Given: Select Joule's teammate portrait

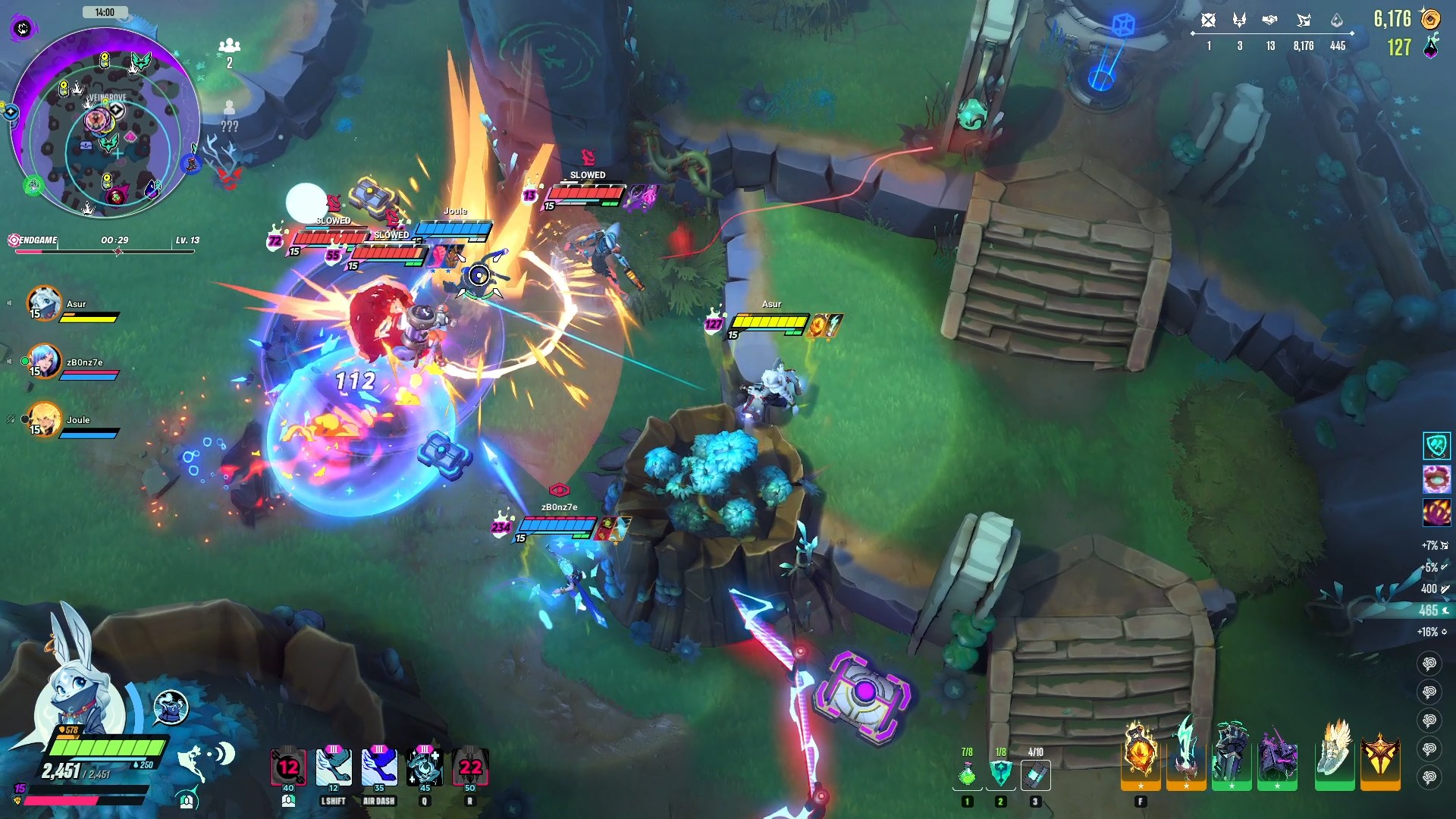Looking at the screenshot, I should point(44,419).
